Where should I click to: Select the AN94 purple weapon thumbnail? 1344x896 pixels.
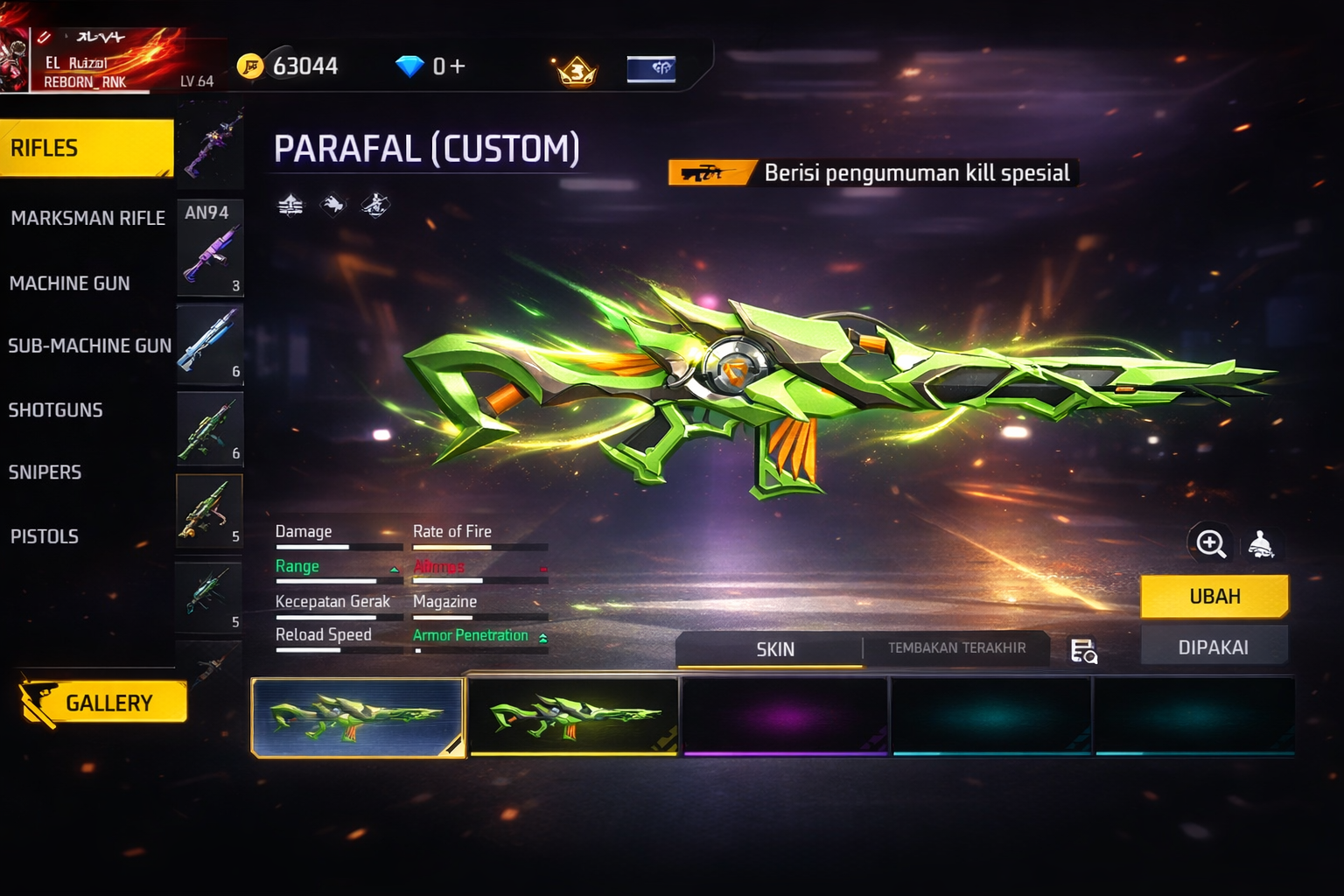209,248
